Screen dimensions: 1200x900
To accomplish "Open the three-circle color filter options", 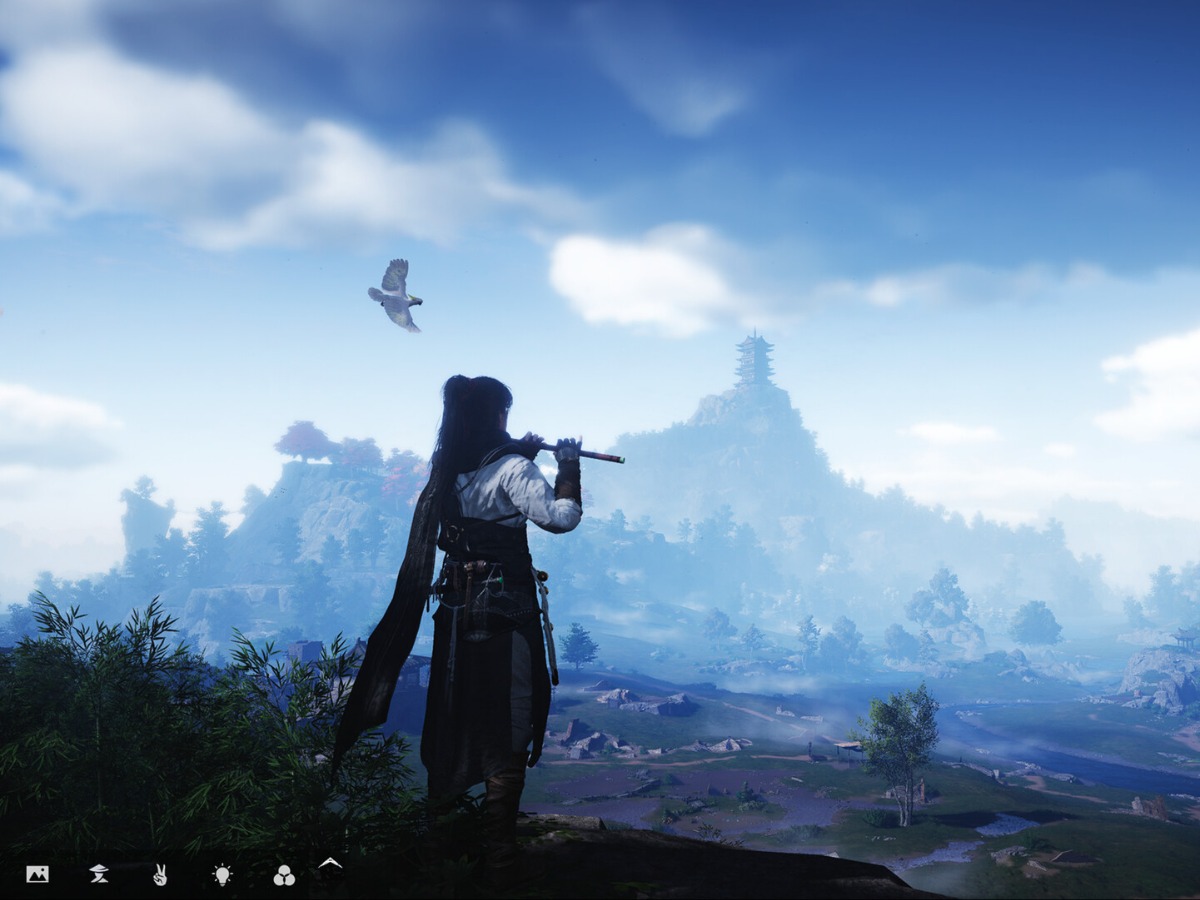I will 284,876.
